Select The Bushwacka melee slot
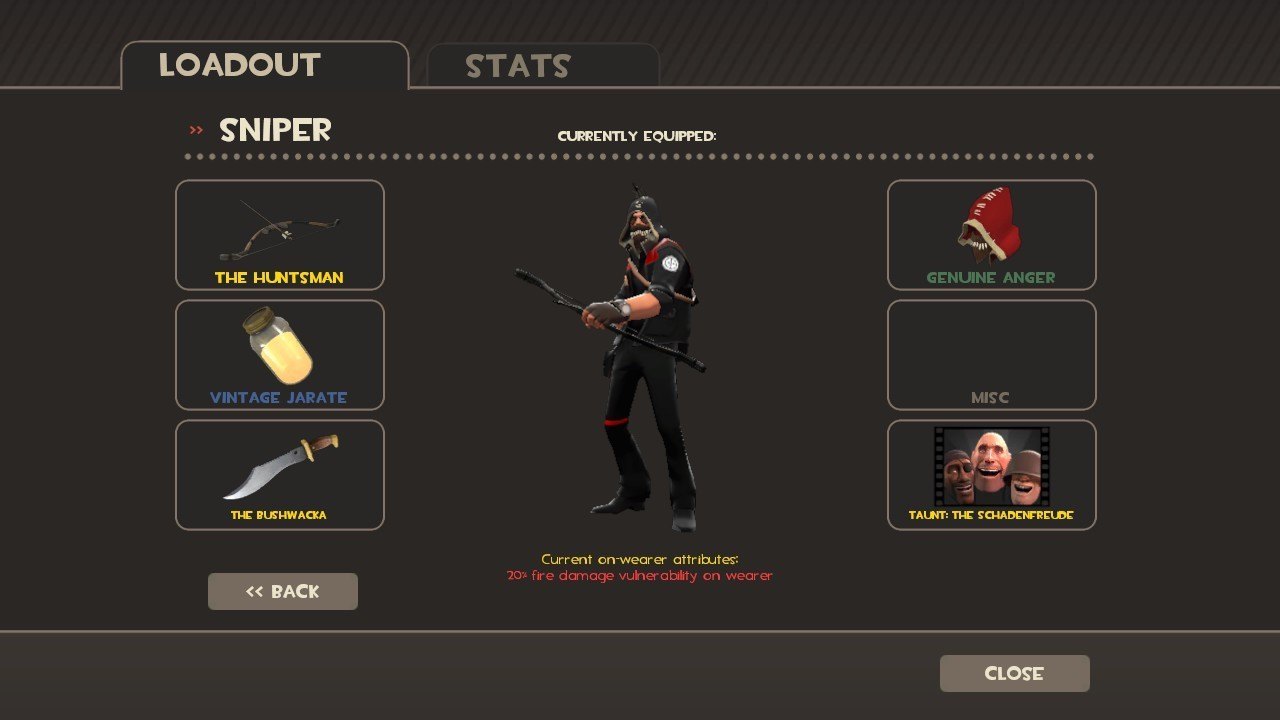The image size is (1280, 720). click(280, 475)
